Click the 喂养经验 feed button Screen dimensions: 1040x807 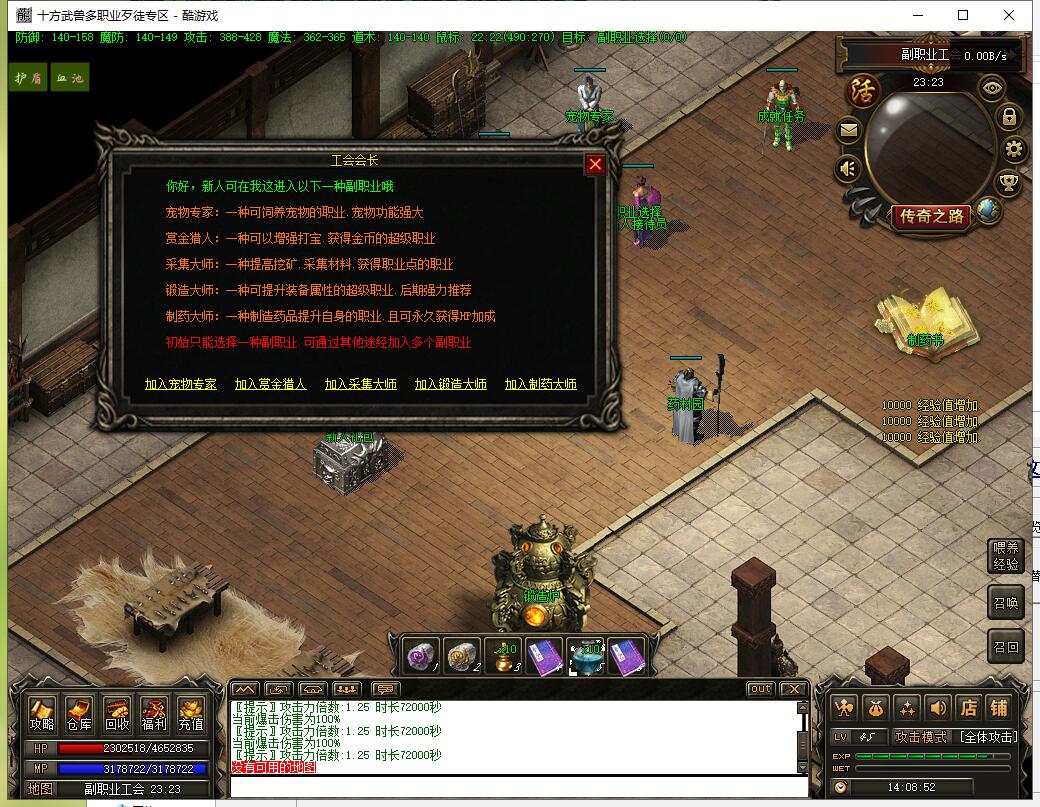[x=1006, y=557]
